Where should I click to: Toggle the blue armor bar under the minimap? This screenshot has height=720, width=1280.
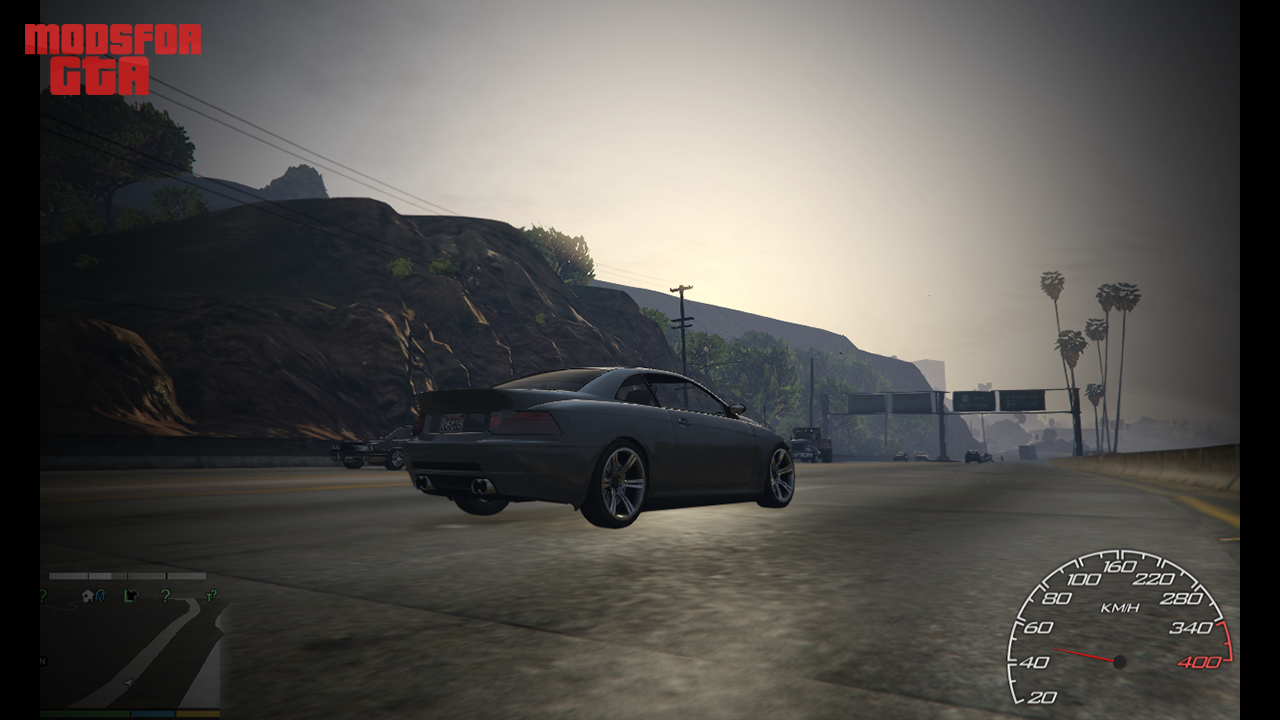click(x=152, y=713)
